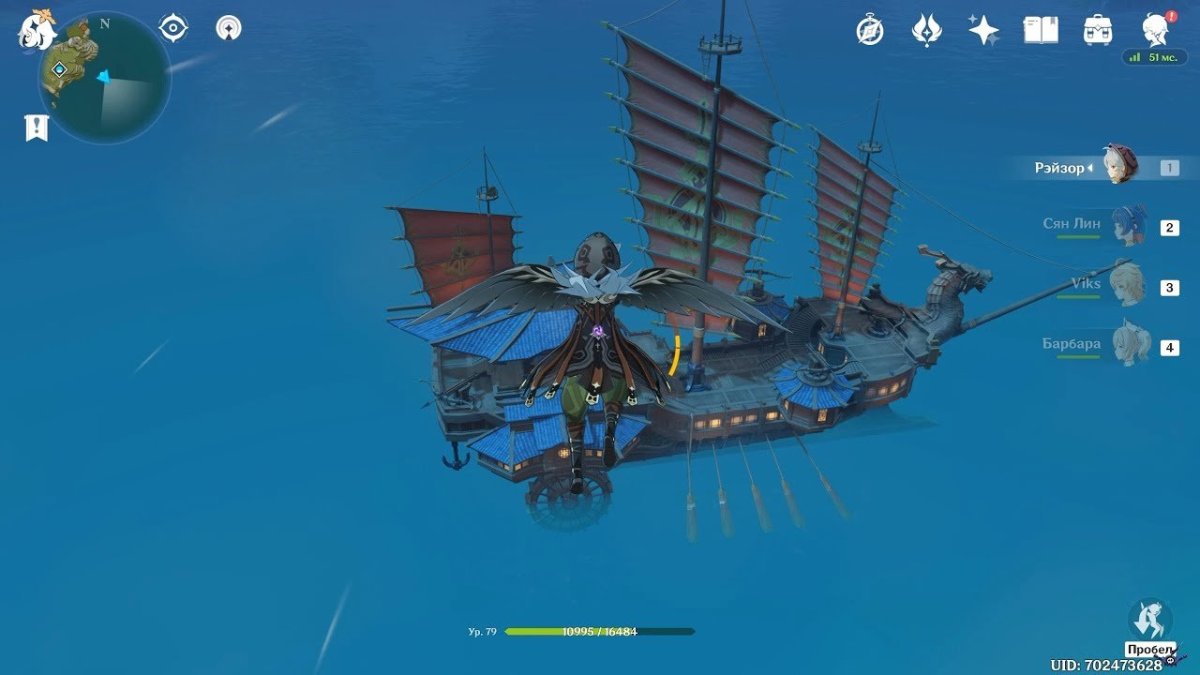Image resolution: width=1200 pixels, height=675 pixels.
Task: Open the adventurer handbook book icon
Action: [1040, 30]
